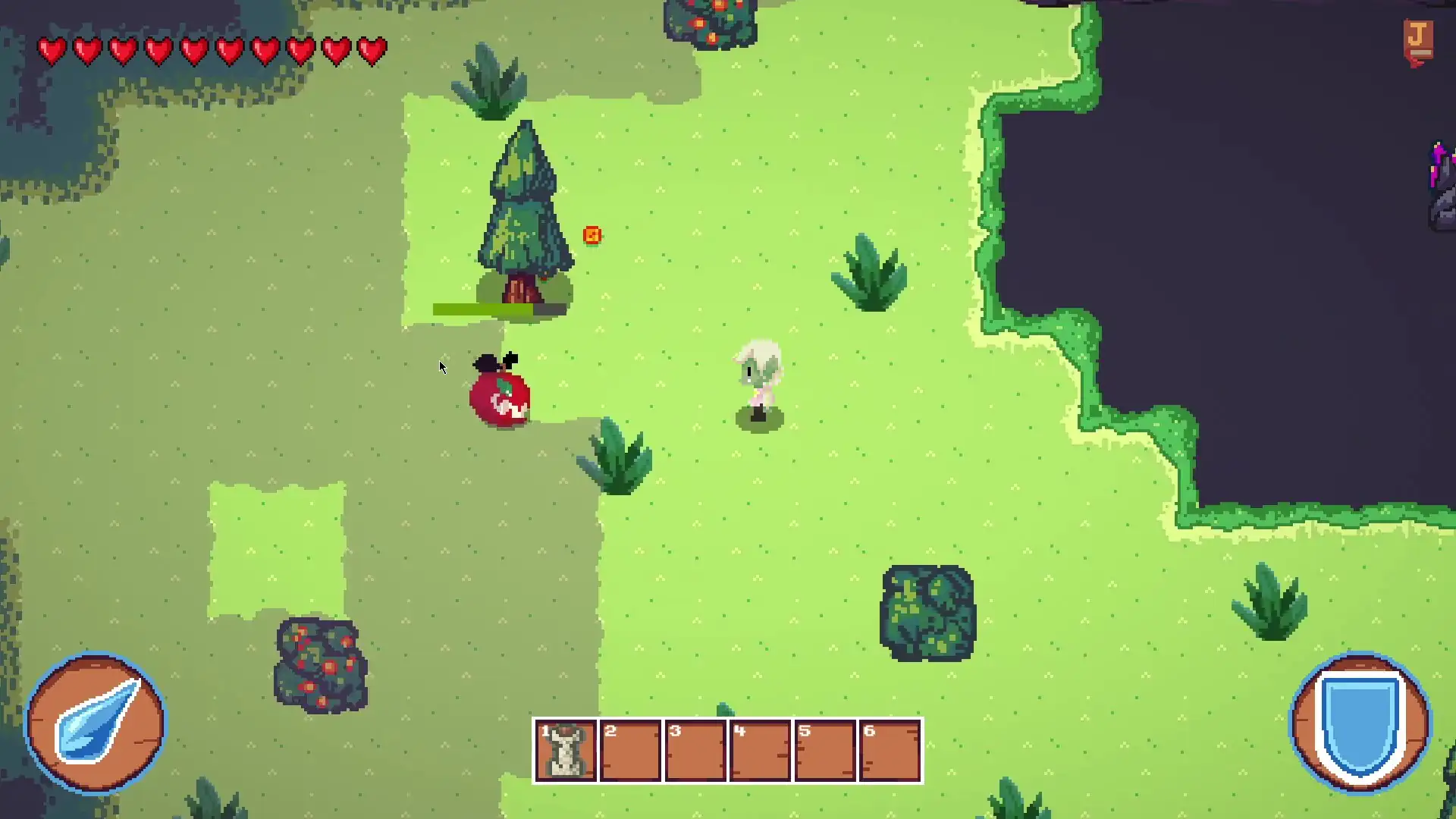Screen dimensions: 1456x819
Task: Click the large dark bush below the sheep
Action: coord(927,610)
